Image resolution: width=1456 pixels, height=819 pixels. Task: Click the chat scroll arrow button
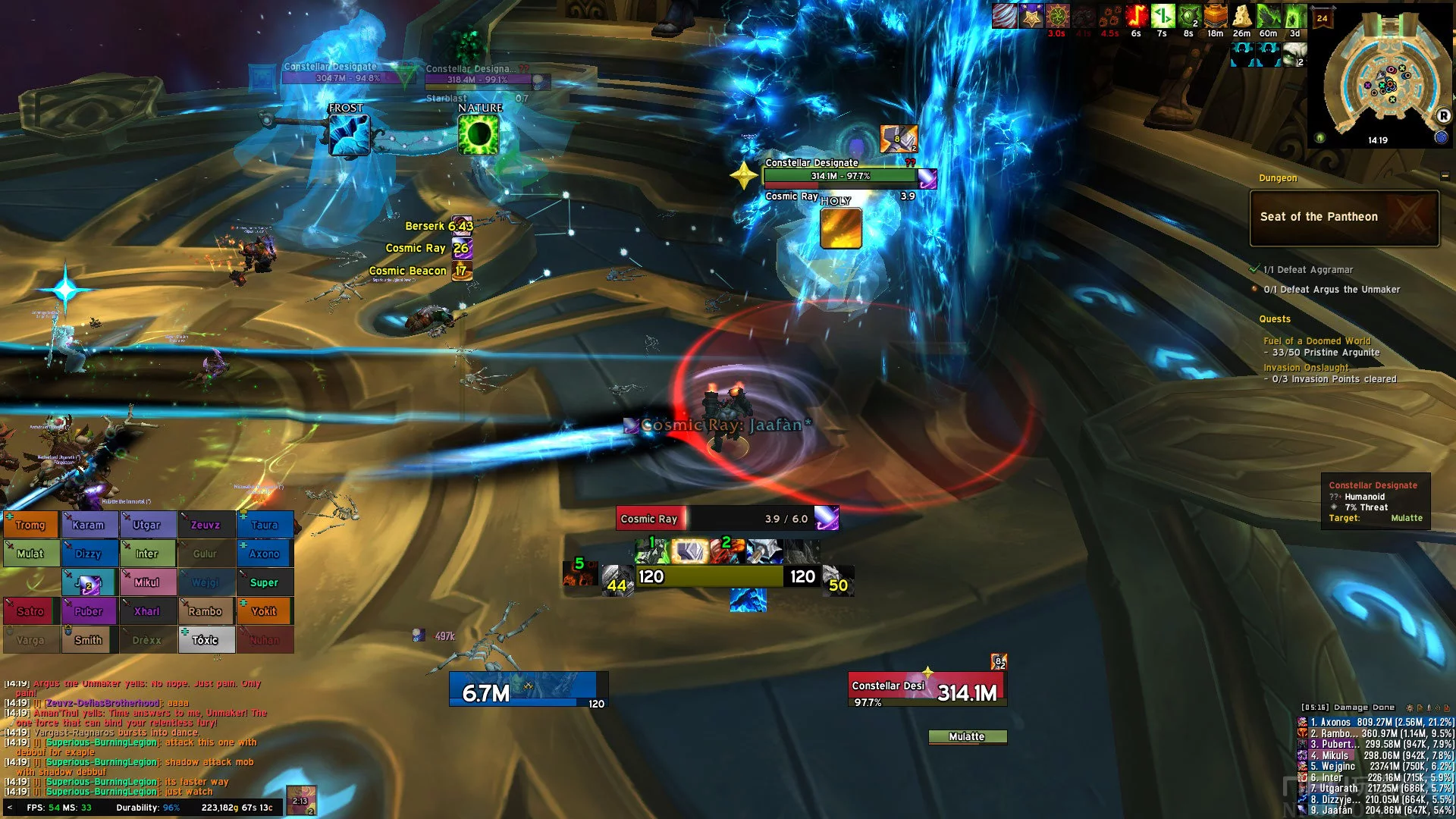[x=9, y=808]
